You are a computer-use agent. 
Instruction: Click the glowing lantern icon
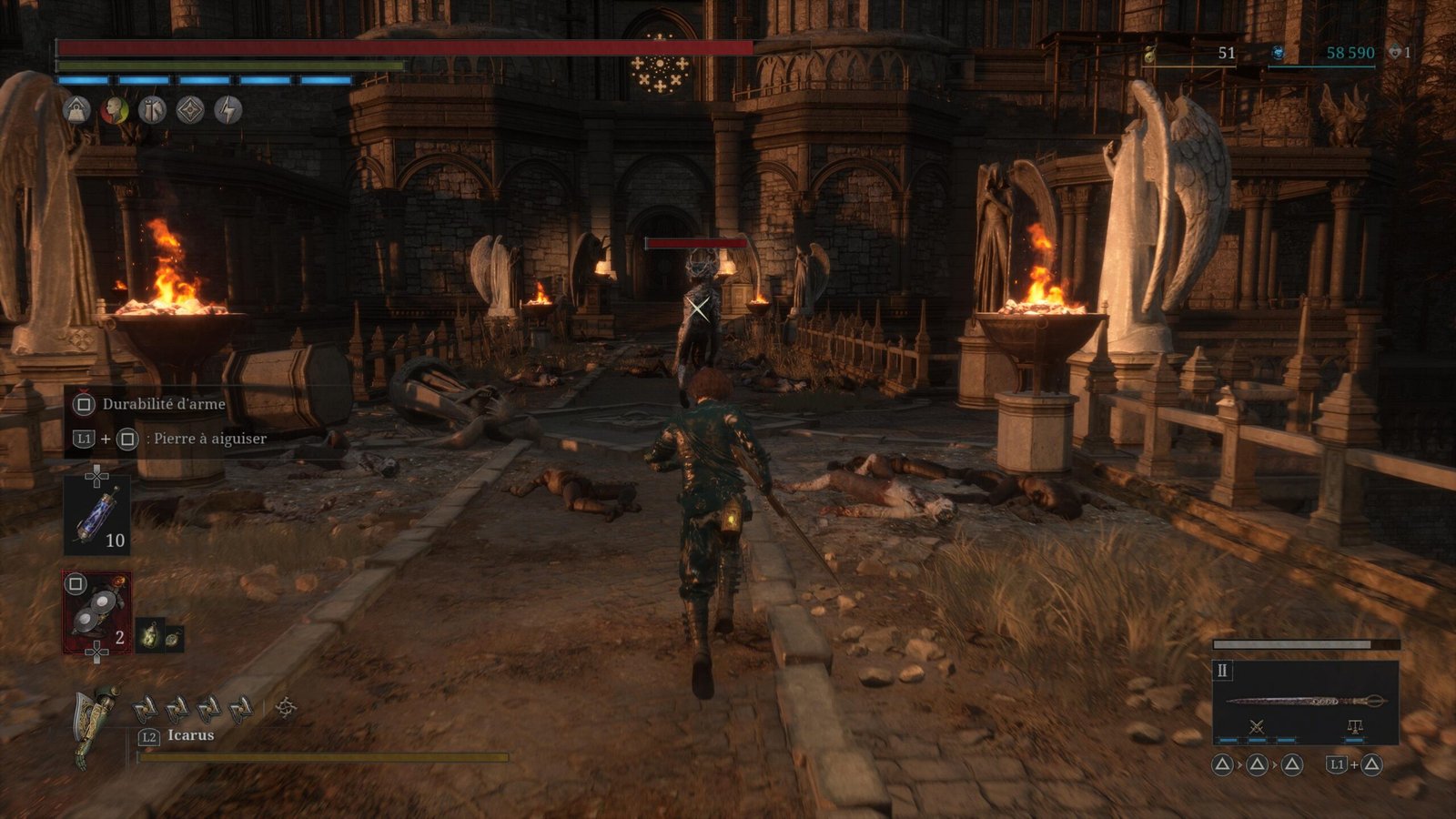[x=149, y=635]
